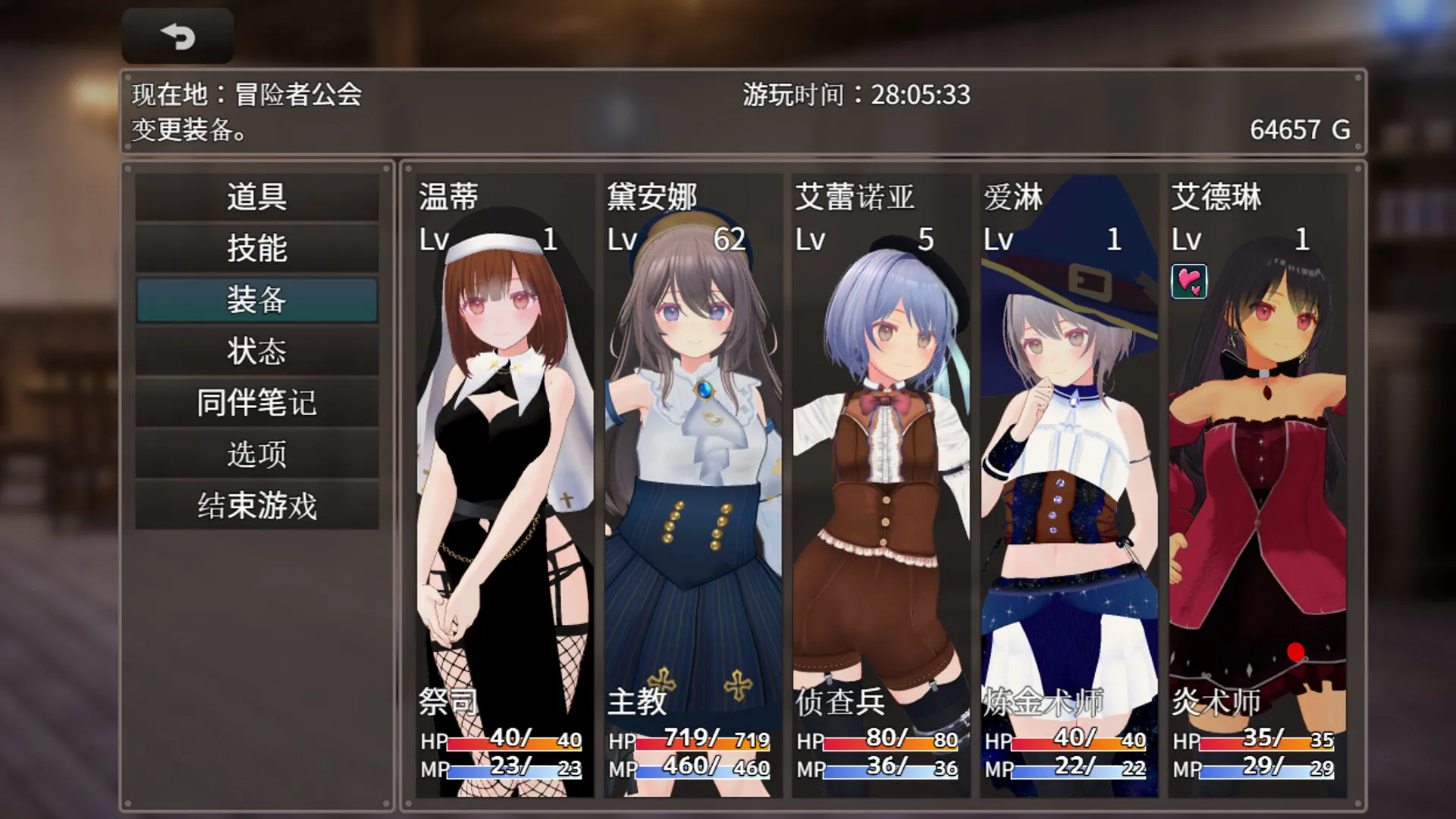
Task: Open 同伴笔记 (Companion Notes)
Action: [256, 403]
